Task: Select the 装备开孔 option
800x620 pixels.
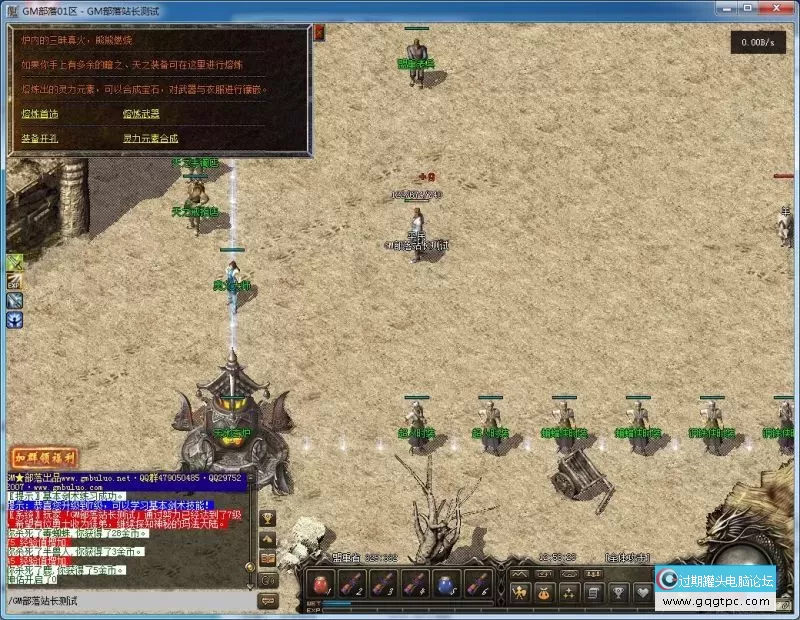Action: 40,138
